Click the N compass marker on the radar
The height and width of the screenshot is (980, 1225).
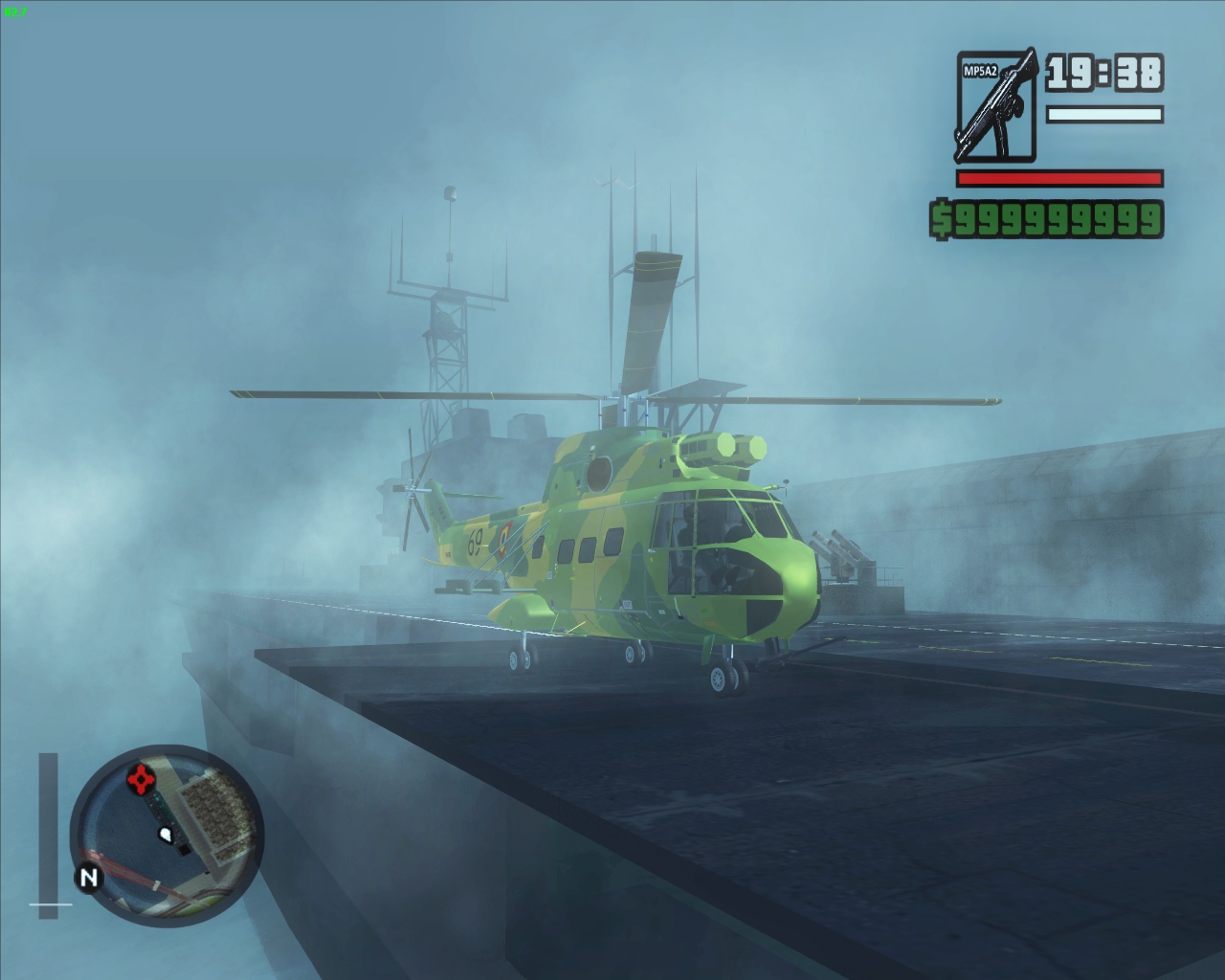coord(90,876)
